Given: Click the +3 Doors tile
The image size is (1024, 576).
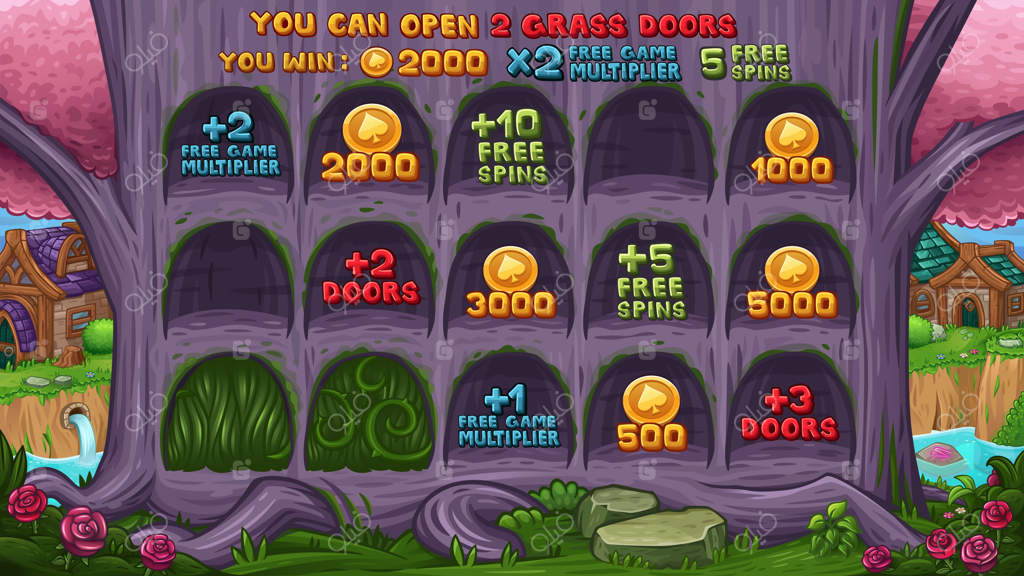Looking at the screenshot, I should coord(790,415).
